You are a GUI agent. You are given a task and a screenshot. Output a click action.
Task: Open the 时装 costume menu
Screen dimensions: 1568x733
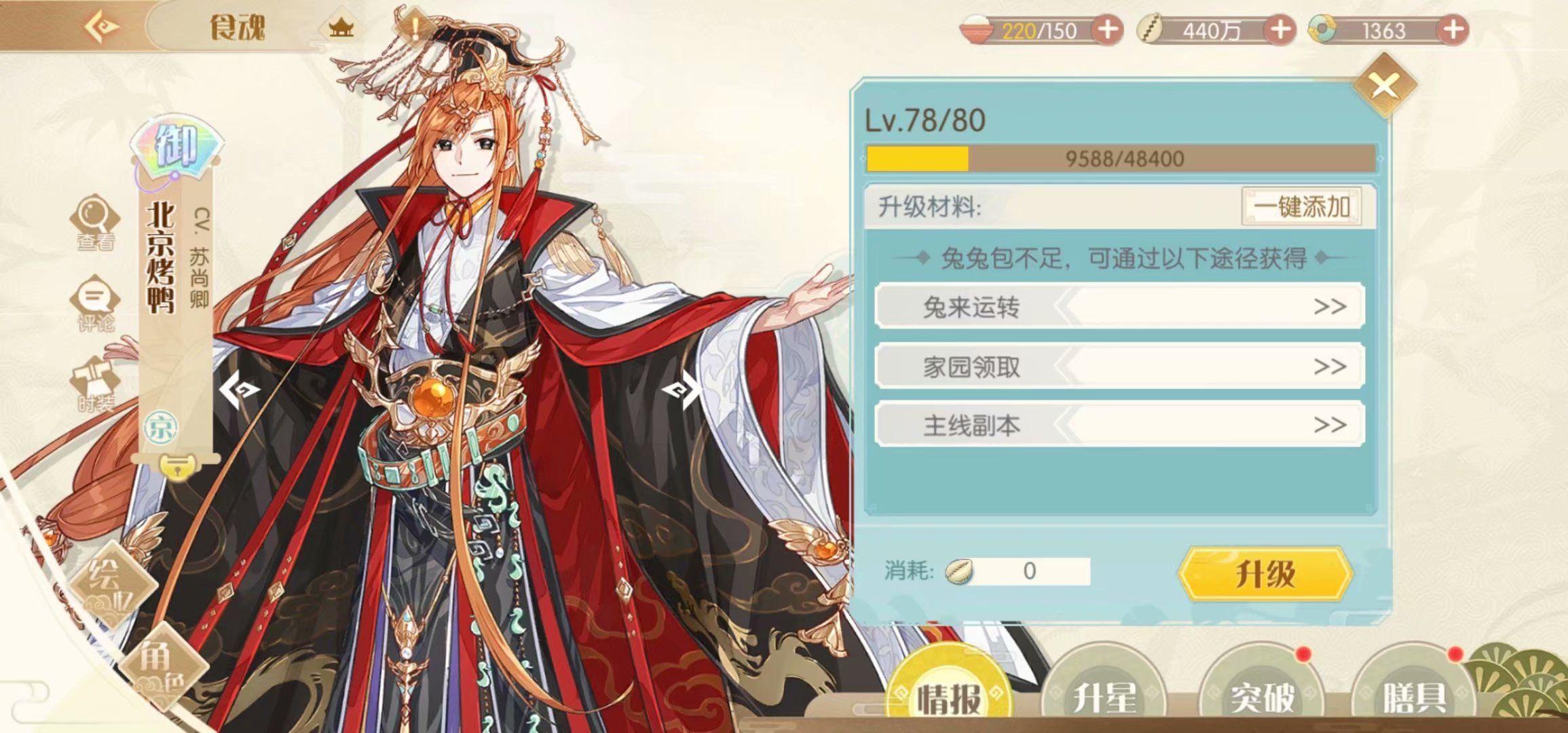(95, 385)
